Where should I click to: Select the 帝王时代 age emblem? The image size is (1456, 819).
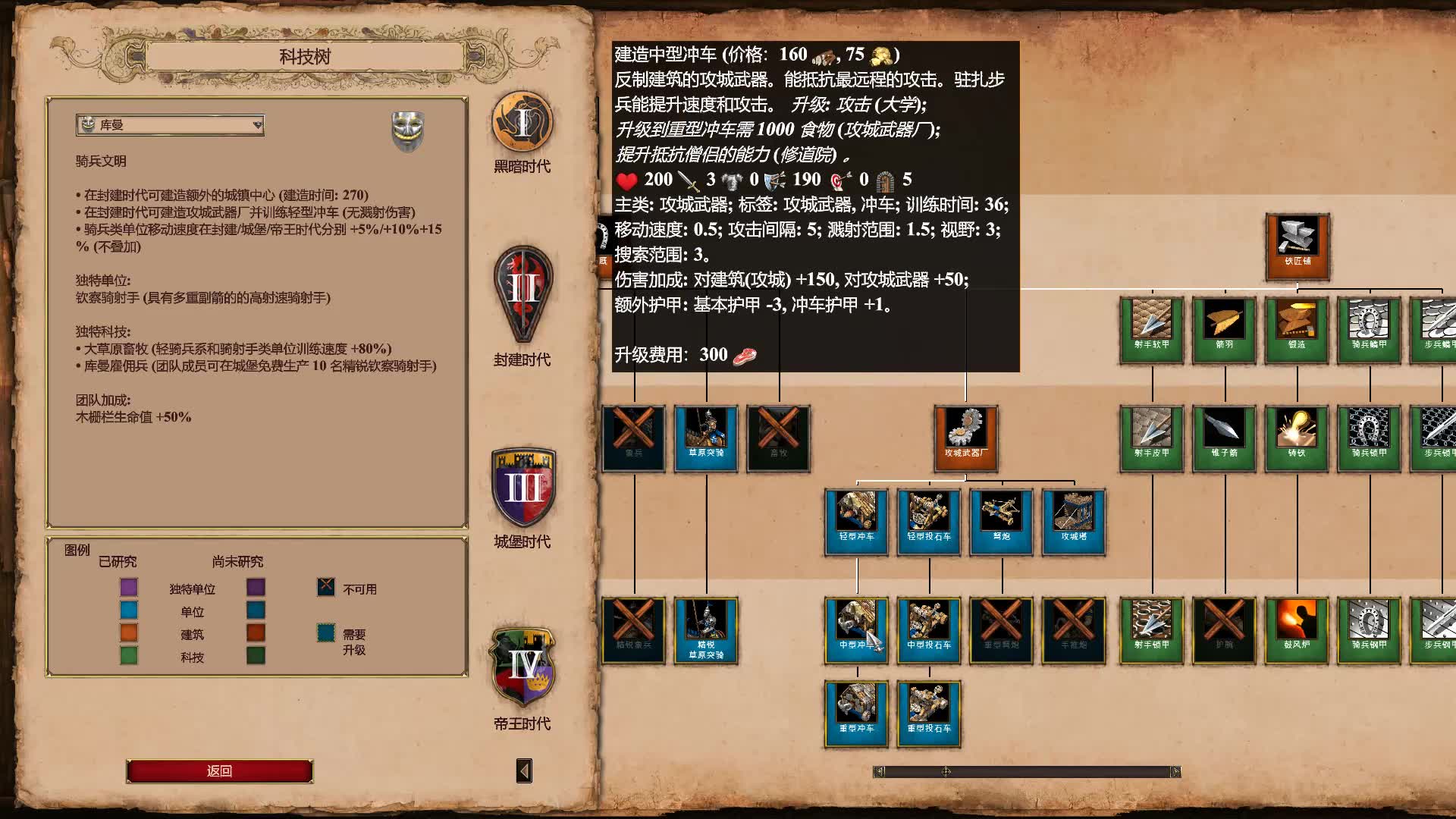click(522, 679)
